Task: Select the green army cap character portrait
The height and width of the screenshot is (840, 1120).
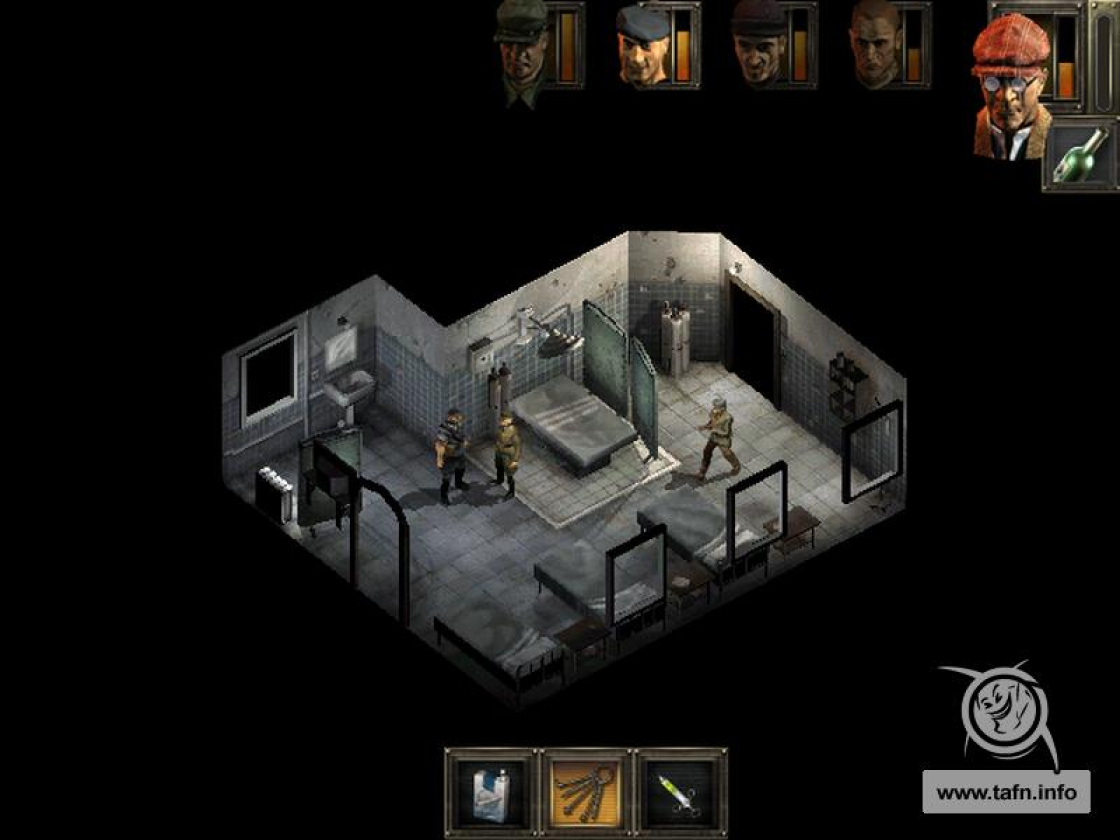Action: [x=523, y=47]
